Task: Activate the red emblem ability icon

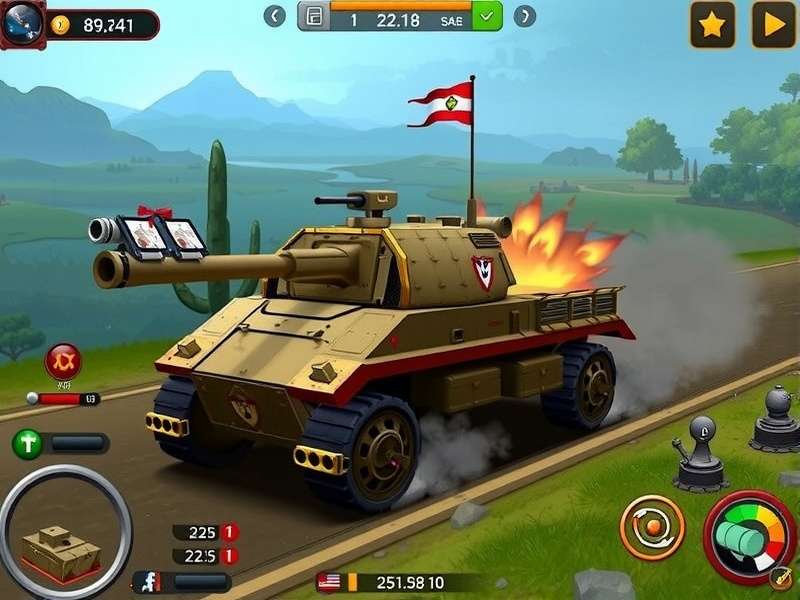Action: click(63, 362)
